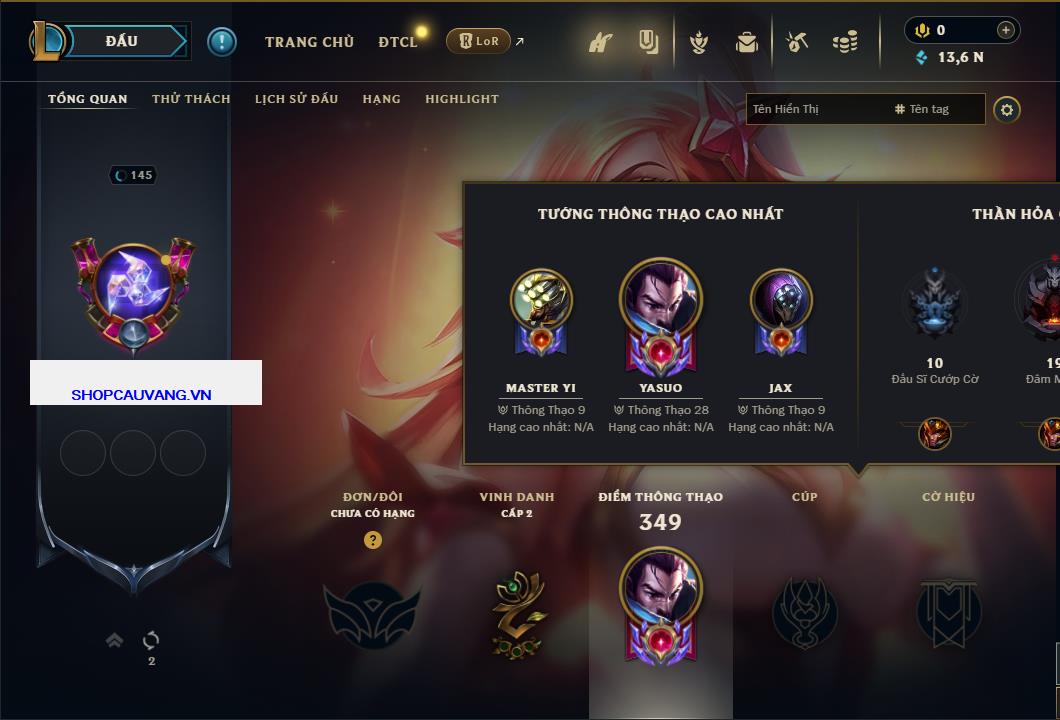
Task: Launch the LoR link button
Action: point(478,41)
